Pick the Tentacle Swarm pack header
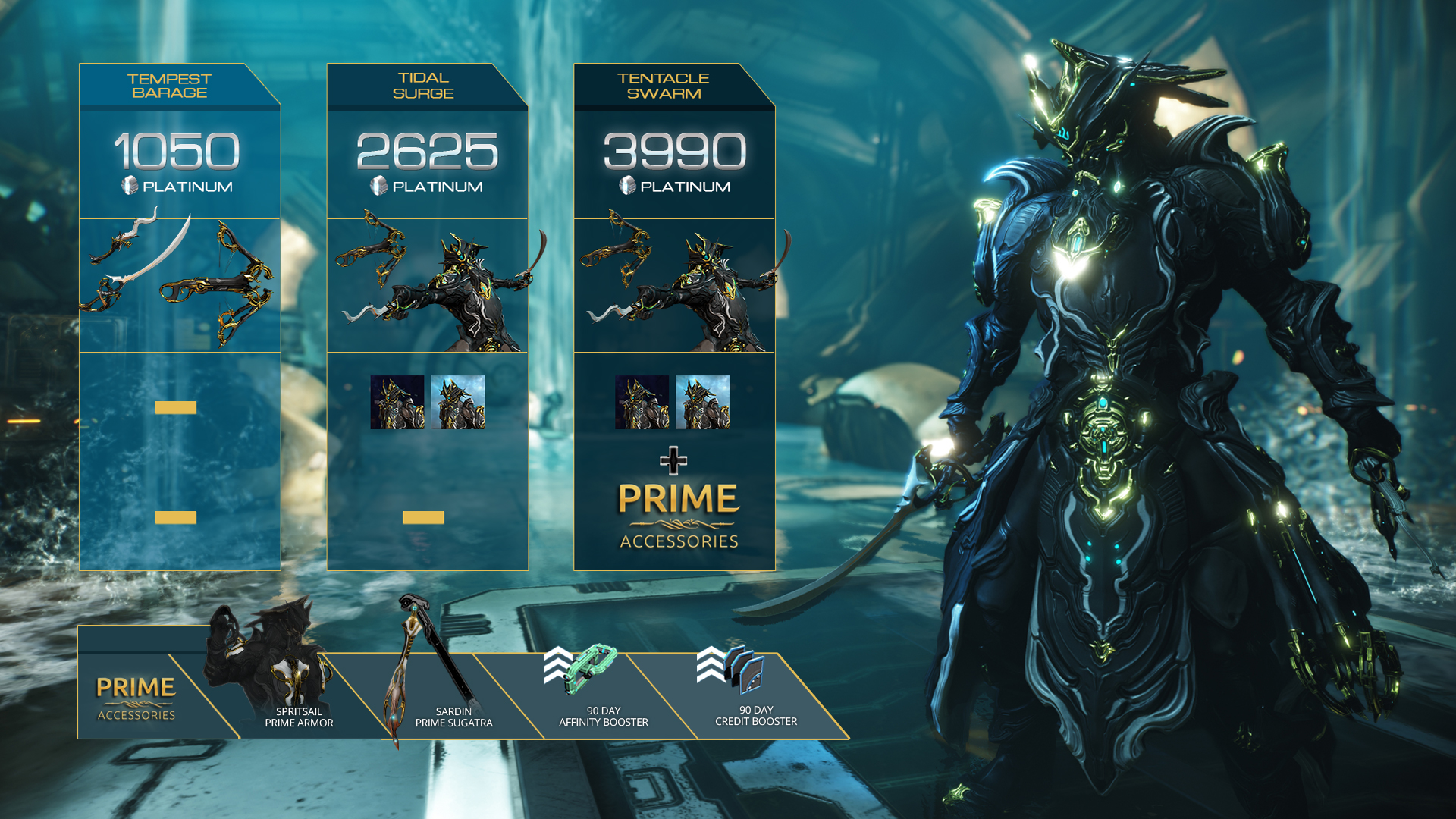The image size is (1456, 819). click(664, 86)
